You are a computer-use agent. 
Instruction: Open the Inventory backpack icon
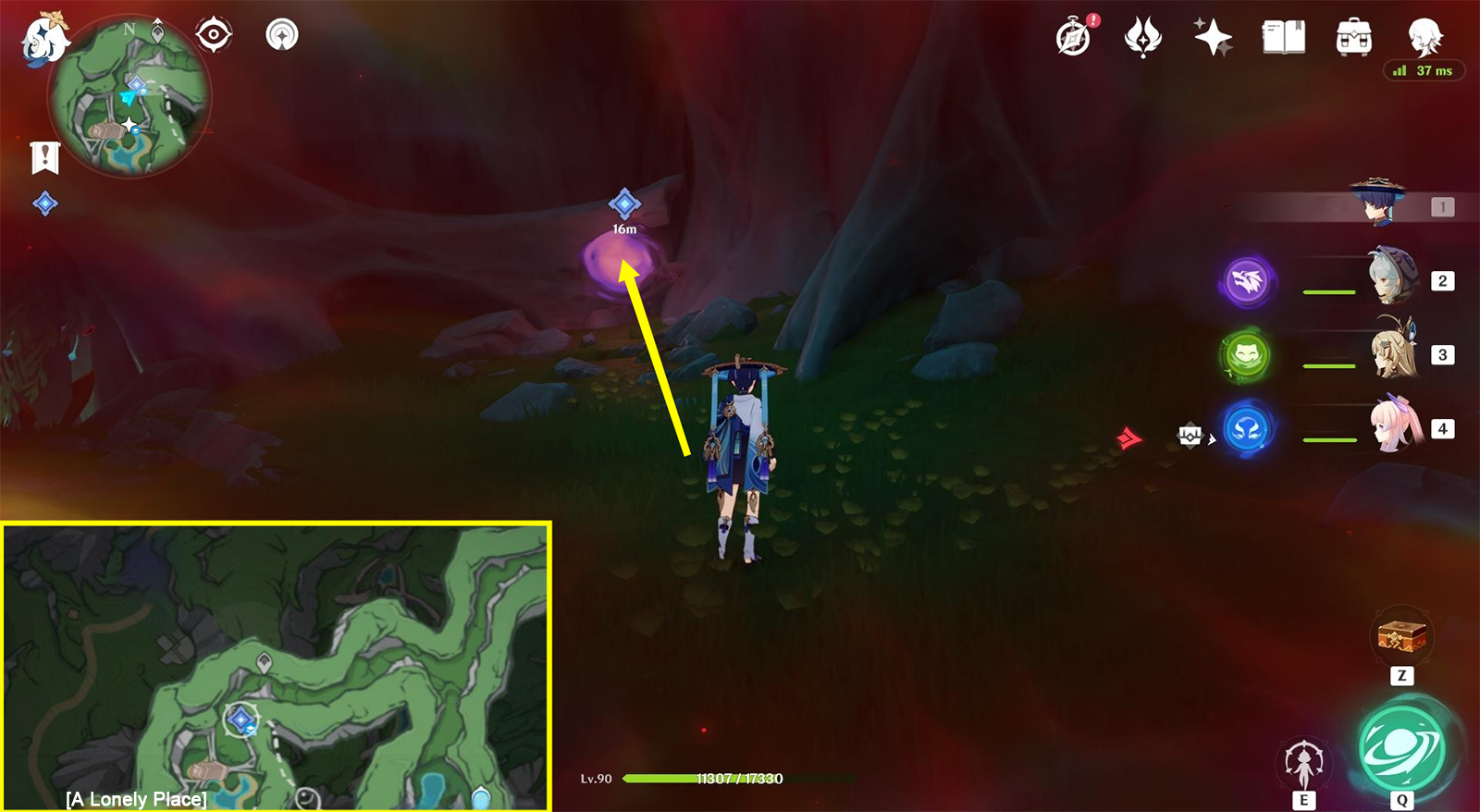[1352, 37]
